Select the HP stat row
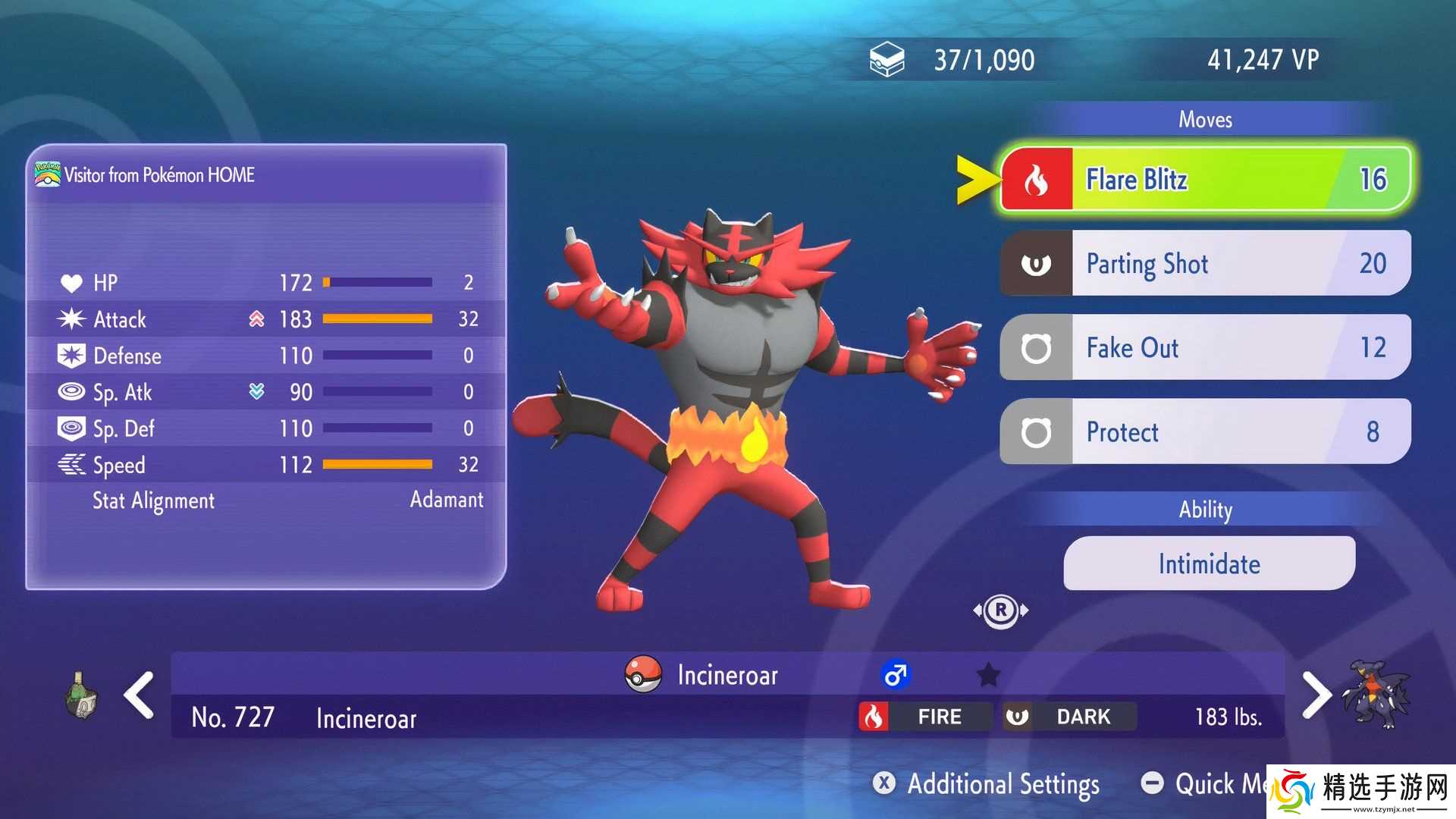The width and height of the screenshot is (1456, 819). pos(267,283)
